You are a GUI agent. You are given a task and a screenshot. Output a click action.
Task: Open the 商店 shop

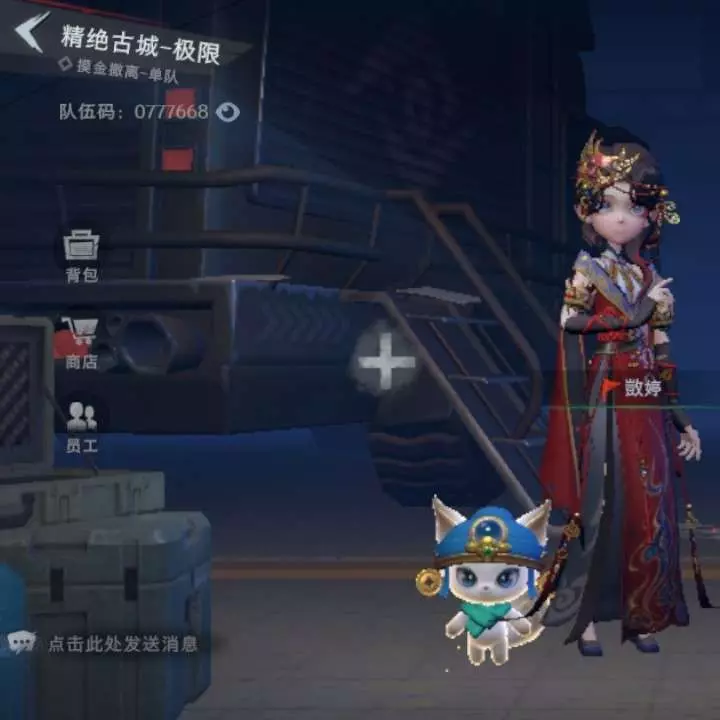[x=81, y=342]
